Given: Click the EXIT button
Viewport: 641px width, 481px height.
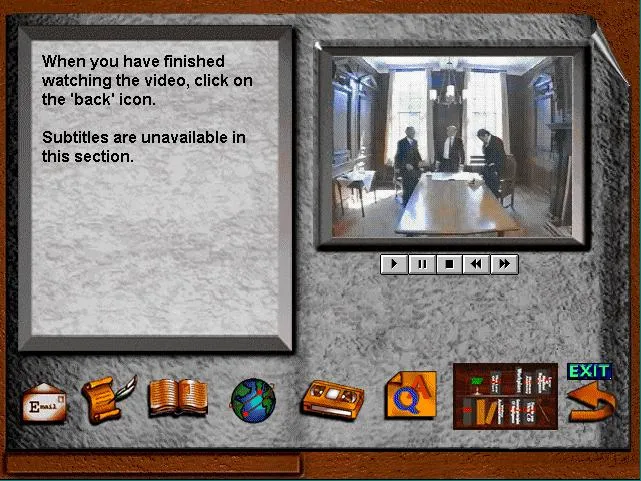Looking at the screenshot, I should pyautogui.click(x=588, y=371).
